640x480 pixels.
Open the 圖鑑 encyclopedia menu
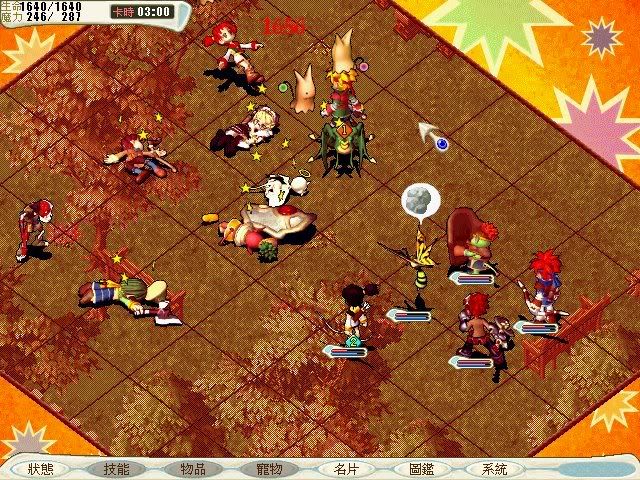421,468
